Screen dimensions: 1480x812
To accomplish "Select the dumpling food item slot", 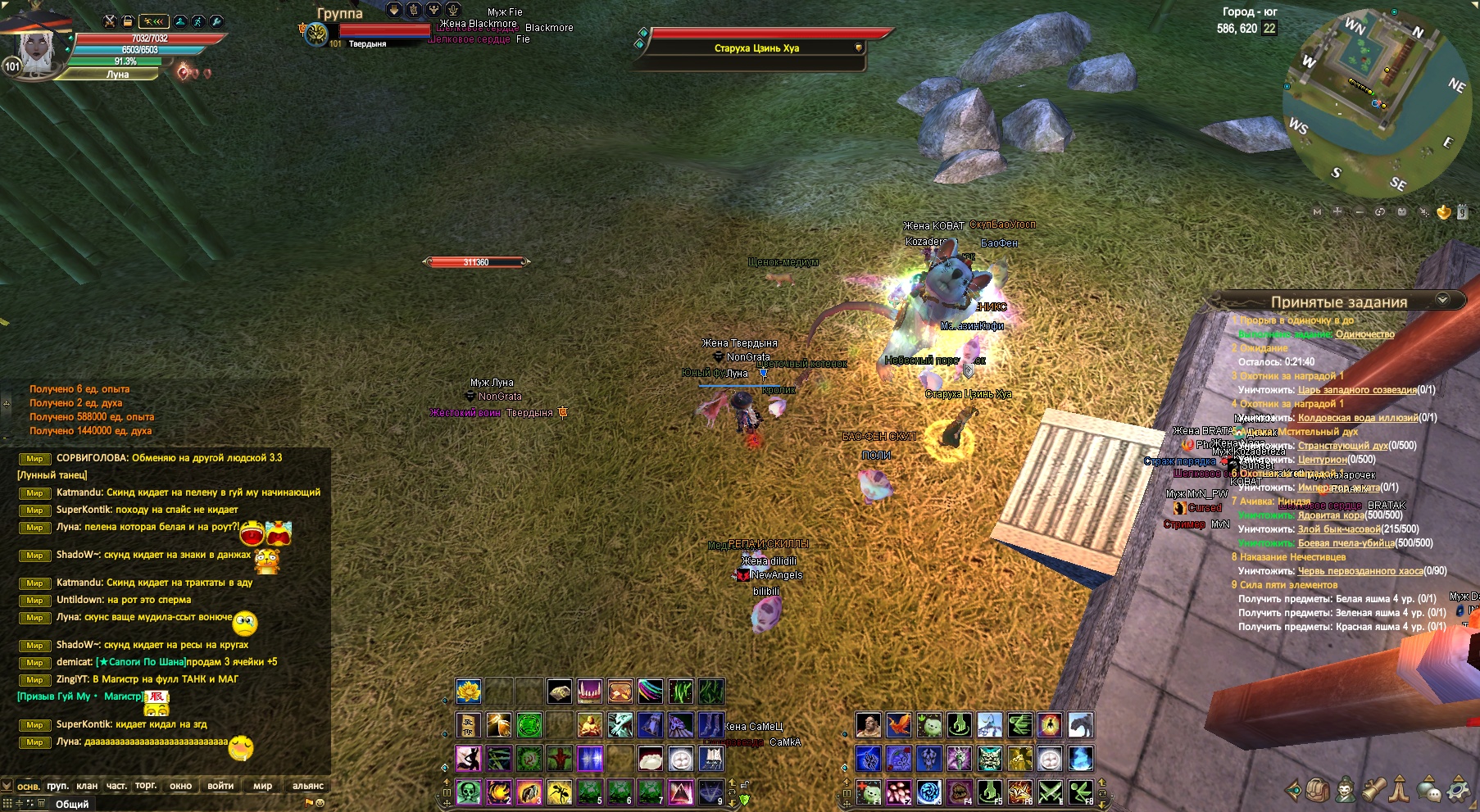I will pyautogui.click(x=650, y=759).
